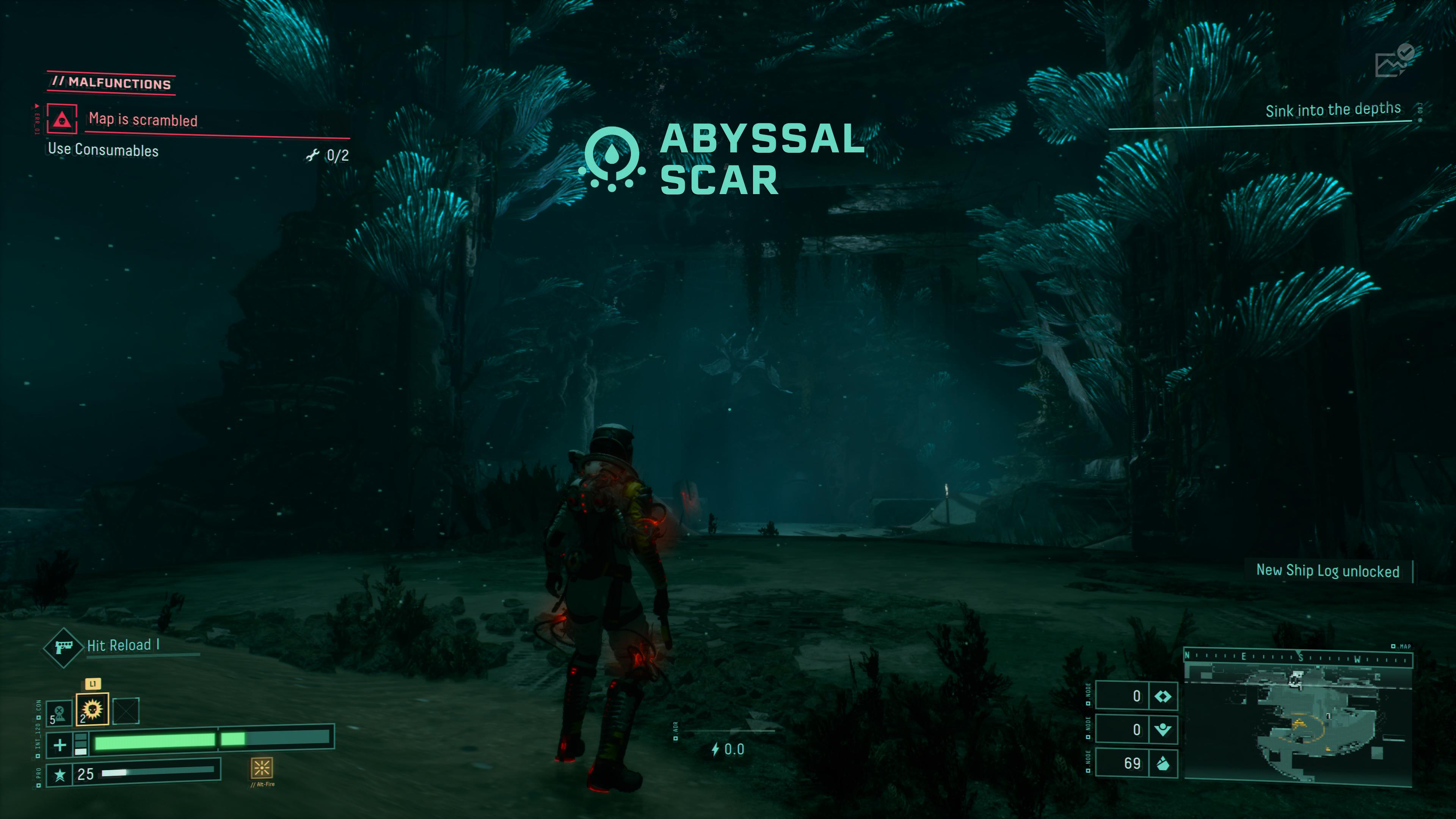1456x819 pixels.
Task: Open the New Ship Log unlocked notification
Action: click(1327, 571)
